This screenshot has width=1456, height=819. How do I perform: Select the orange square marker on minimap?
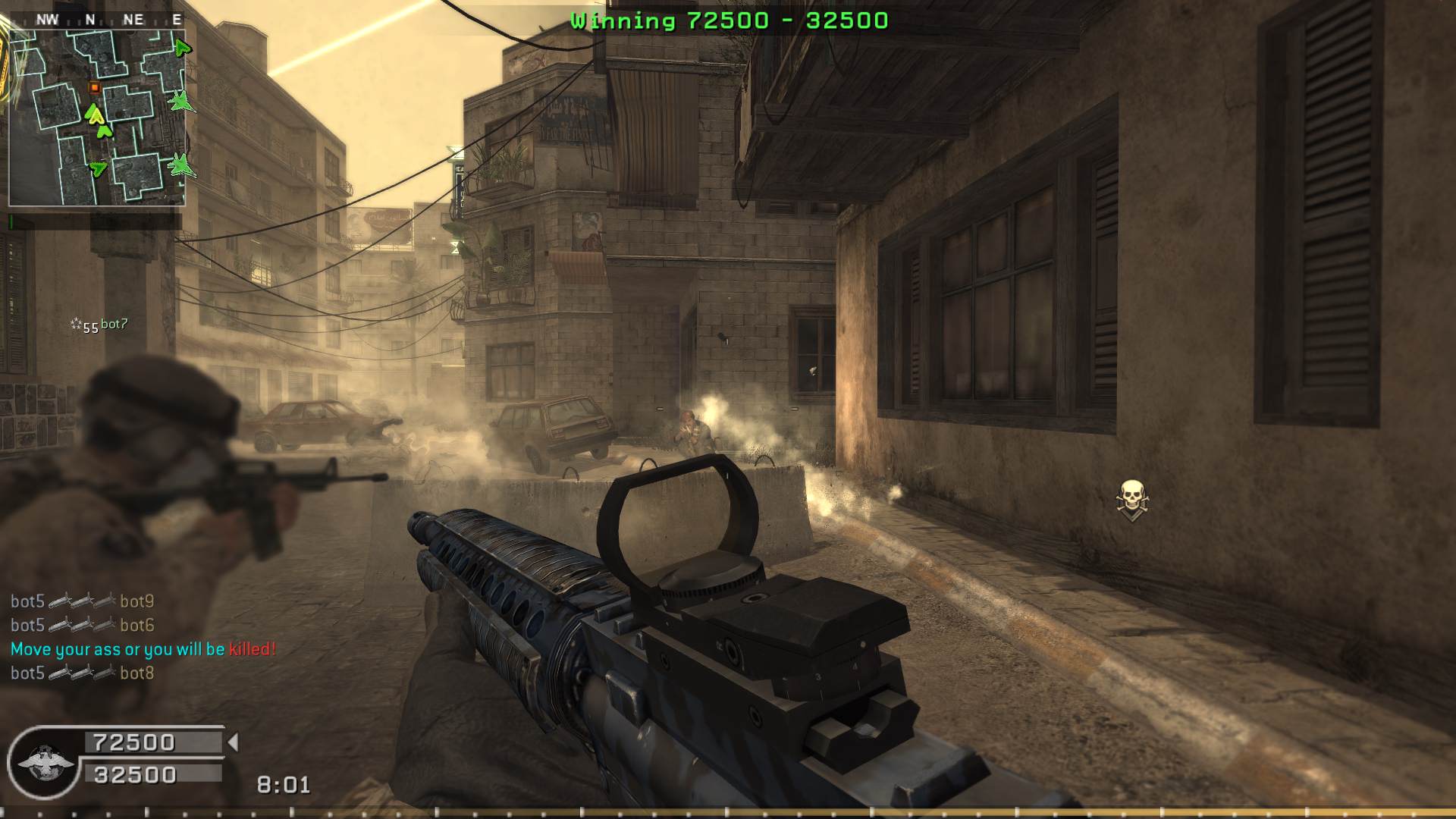click(x=95, y=88)
